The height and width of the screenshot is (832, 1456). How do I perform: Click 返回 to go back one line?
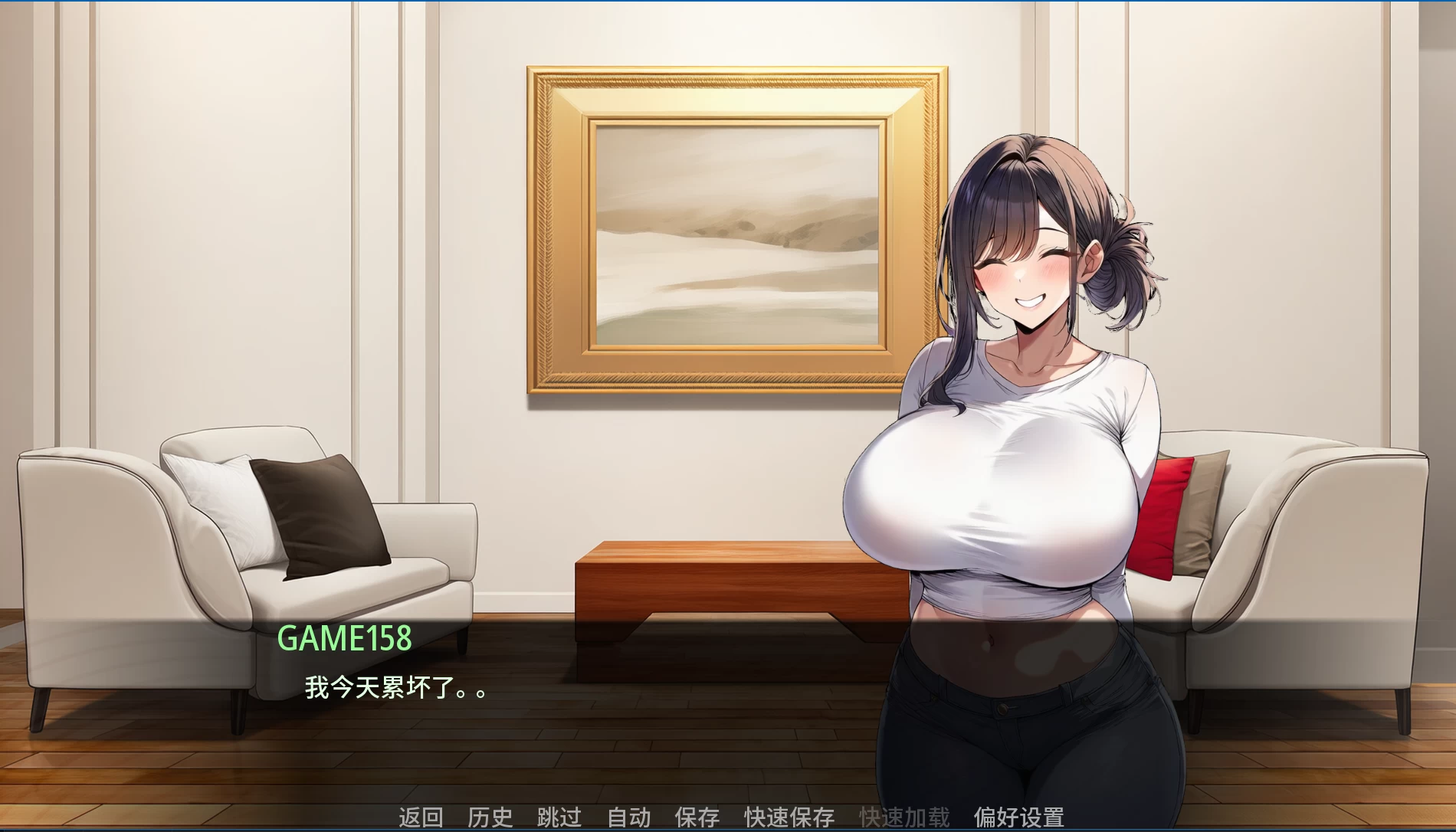420,816
